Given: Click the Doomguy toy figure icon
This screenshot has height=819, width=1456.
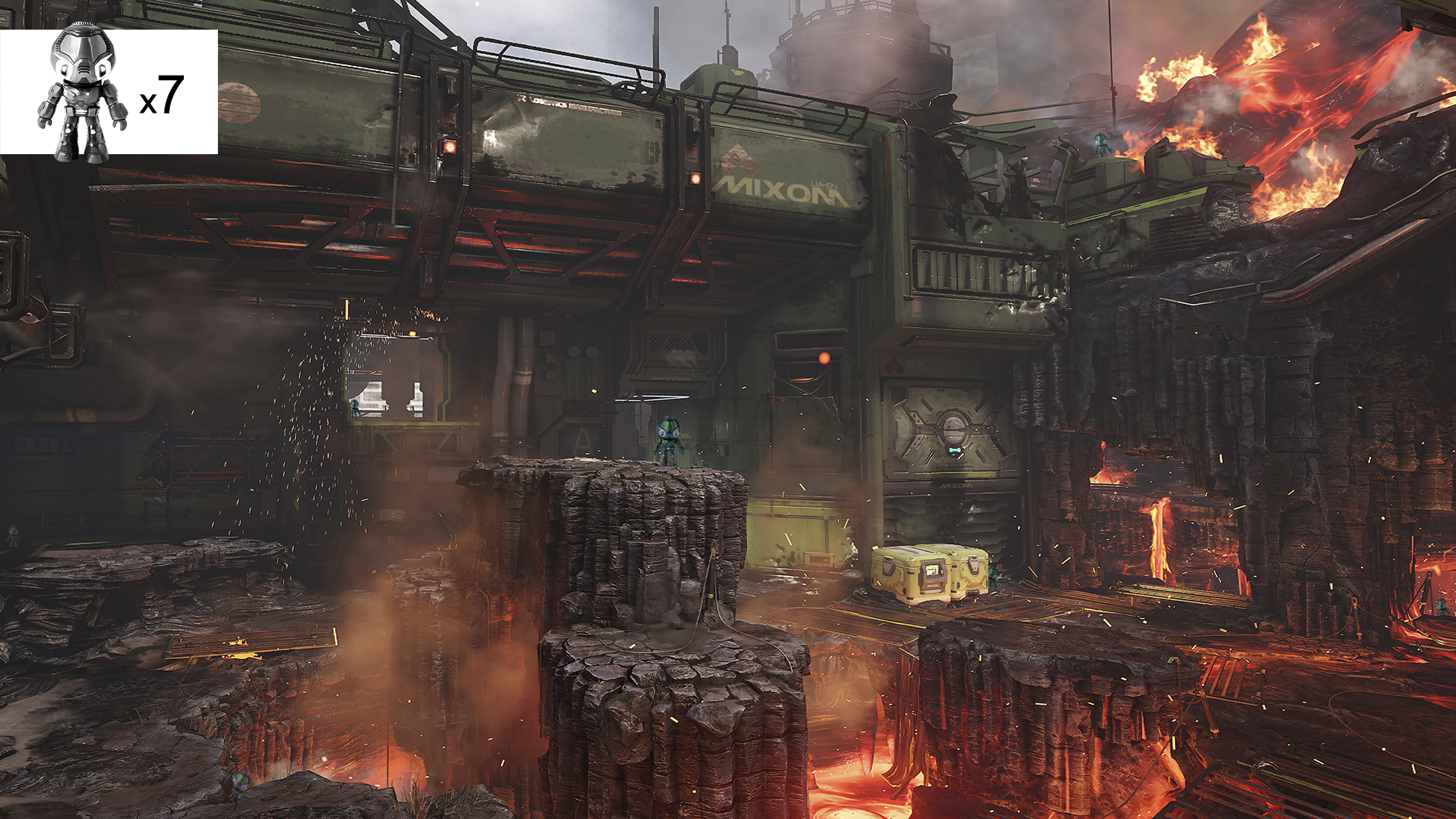Looking at the screenshot, I should tap(82, 93).
